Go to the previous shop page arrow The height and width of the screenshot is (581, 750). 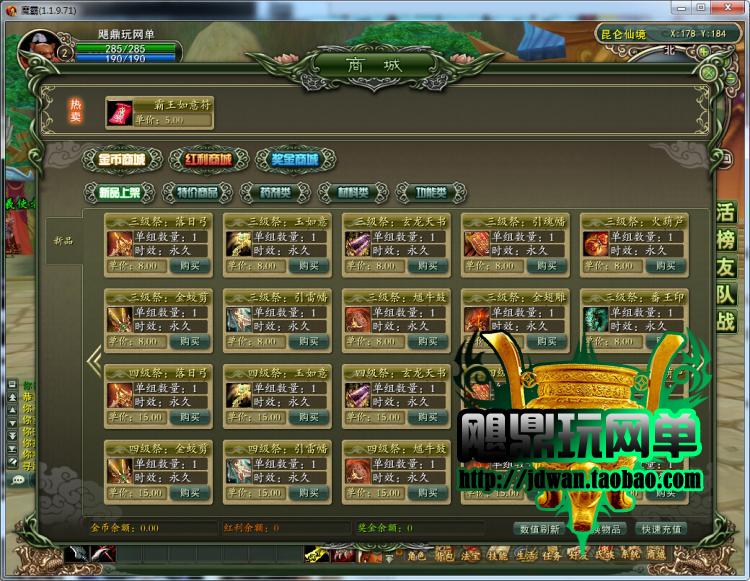[x=95, y=362]
